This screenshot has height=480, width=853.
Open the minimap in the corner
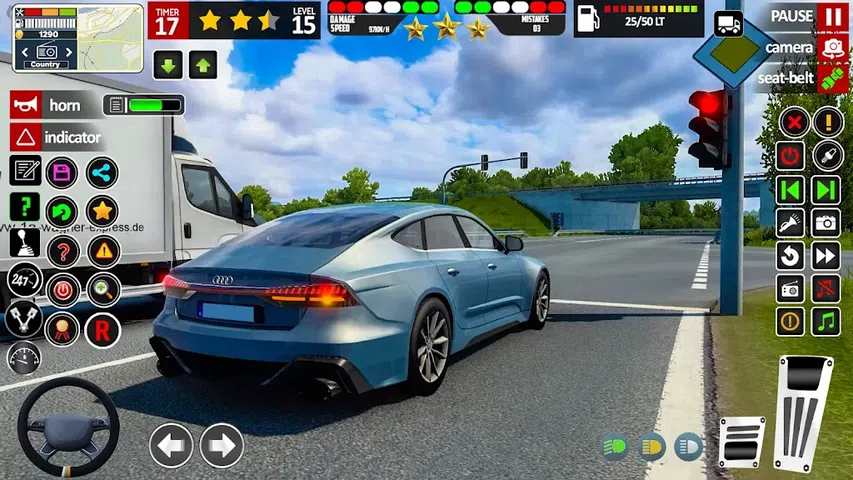pyautogui.click(x=49, y=38)
